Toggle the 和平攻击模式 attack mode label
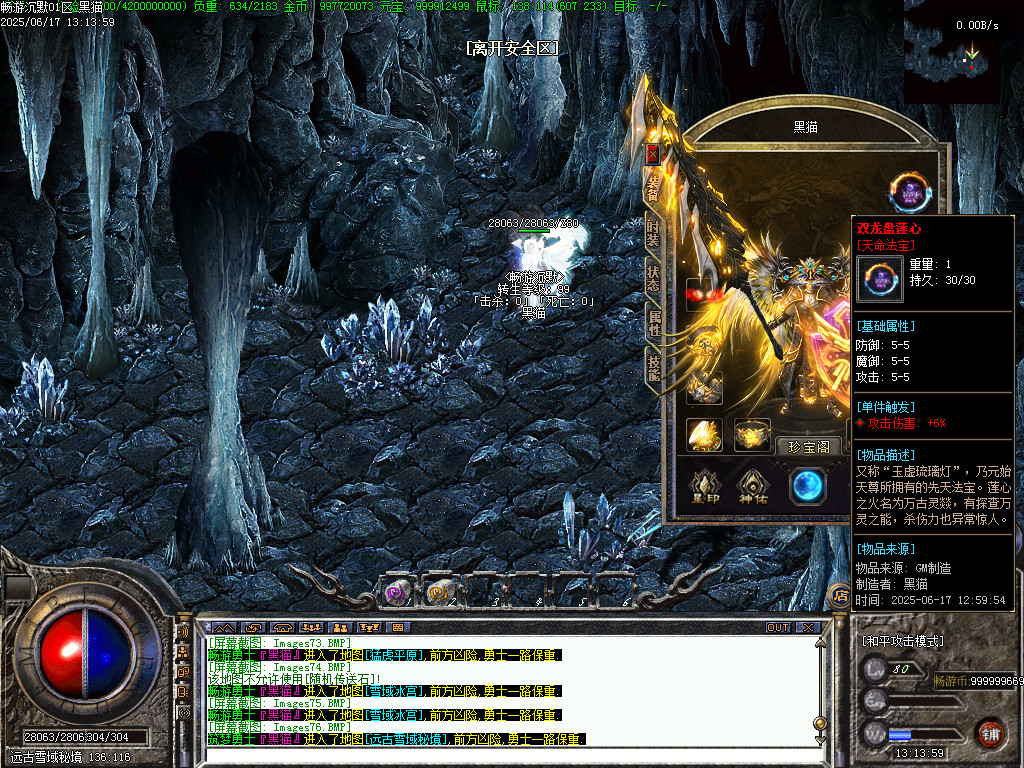 902,641
